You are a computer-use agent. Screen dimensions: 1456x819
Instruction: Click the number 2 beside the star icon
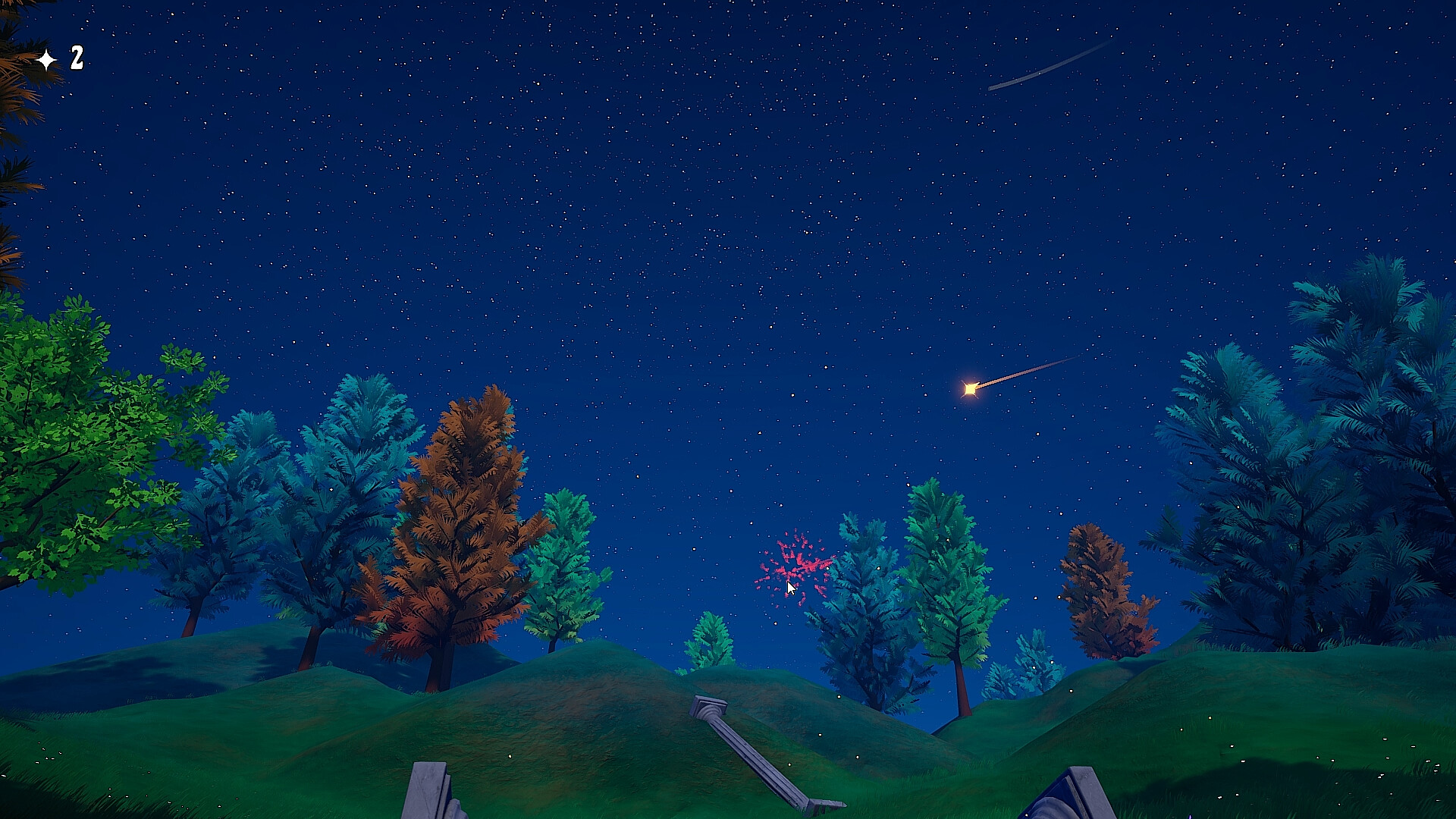pos(76,57)
